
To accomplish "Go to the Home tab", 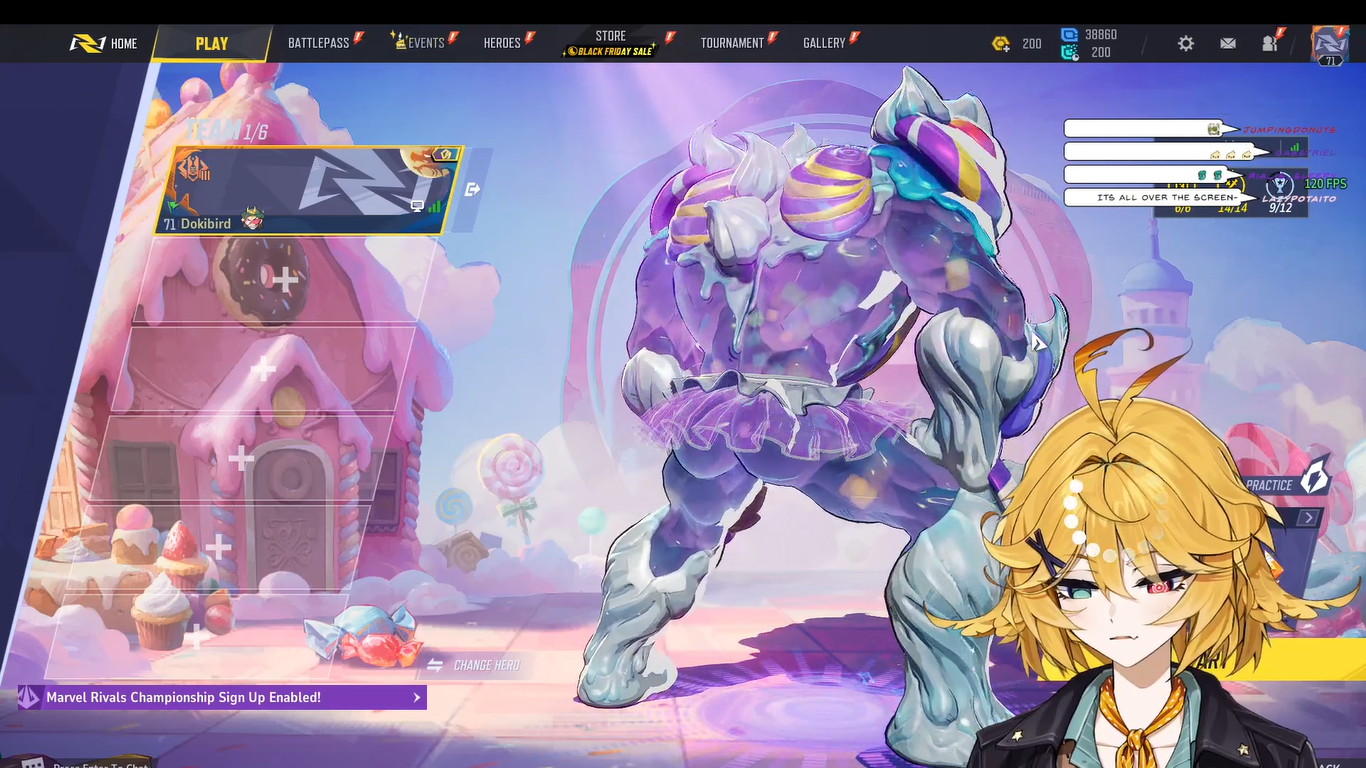I will pyautogui.click(x=104, y=44).
